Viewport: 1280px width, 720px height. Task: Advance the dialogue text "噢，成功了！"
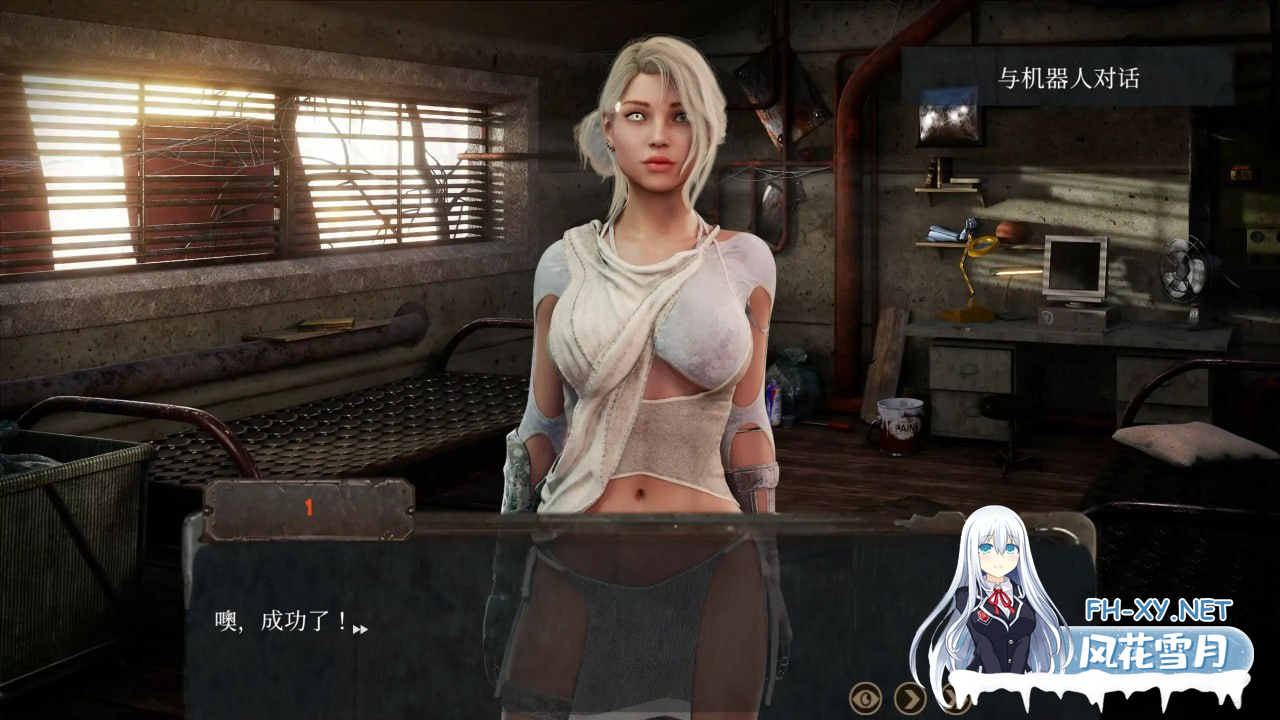360,629
